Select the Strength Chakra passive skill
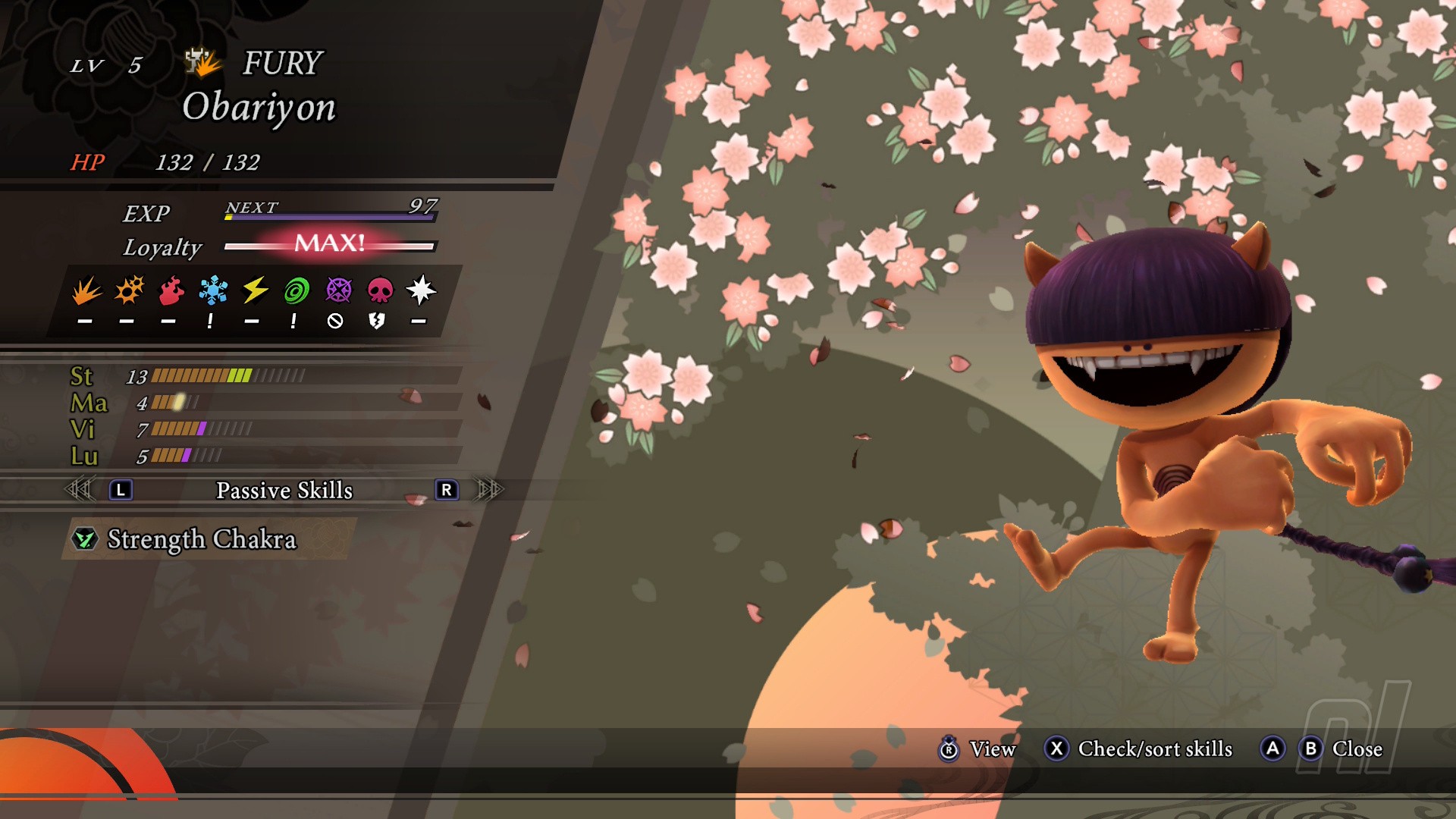This screenshot has height=819, width=1456. (x=202, y=539)
